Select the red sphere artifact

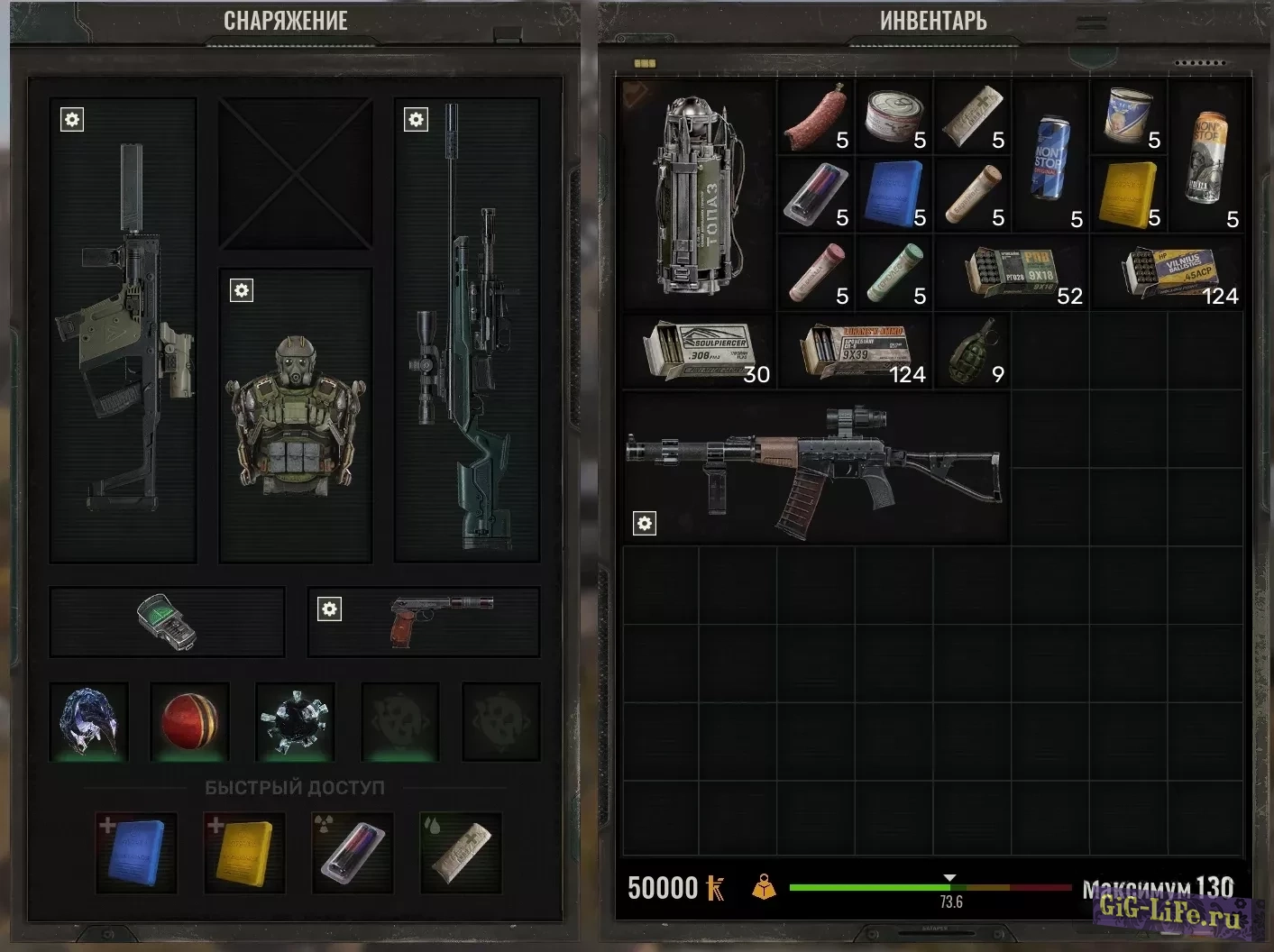point(188,721)
